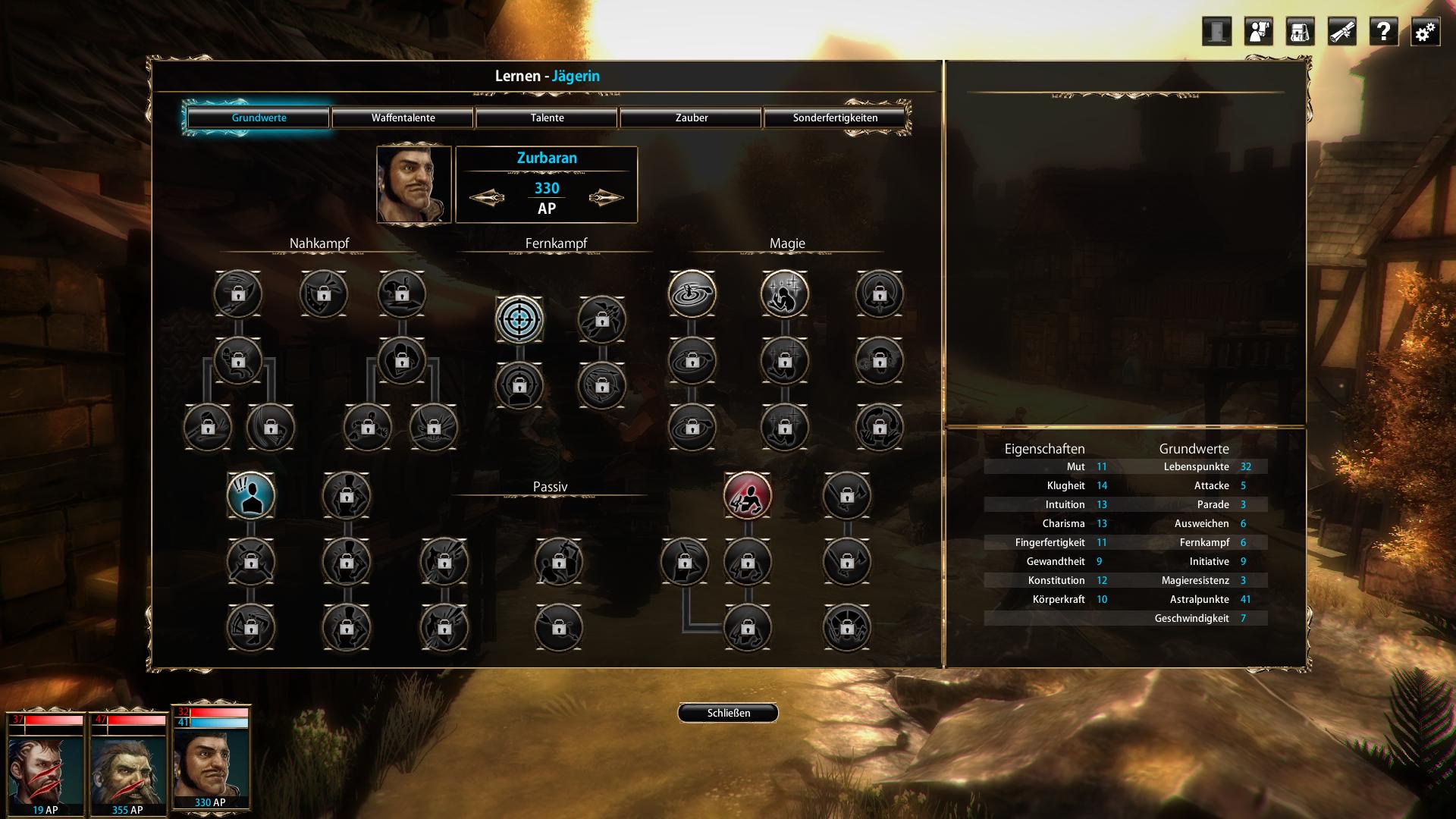Image resolution: width=1456 pixels, height=819 pixels.
Task: Show the Zauber tab
Action: pyautogui.click(x=691, y=118)
